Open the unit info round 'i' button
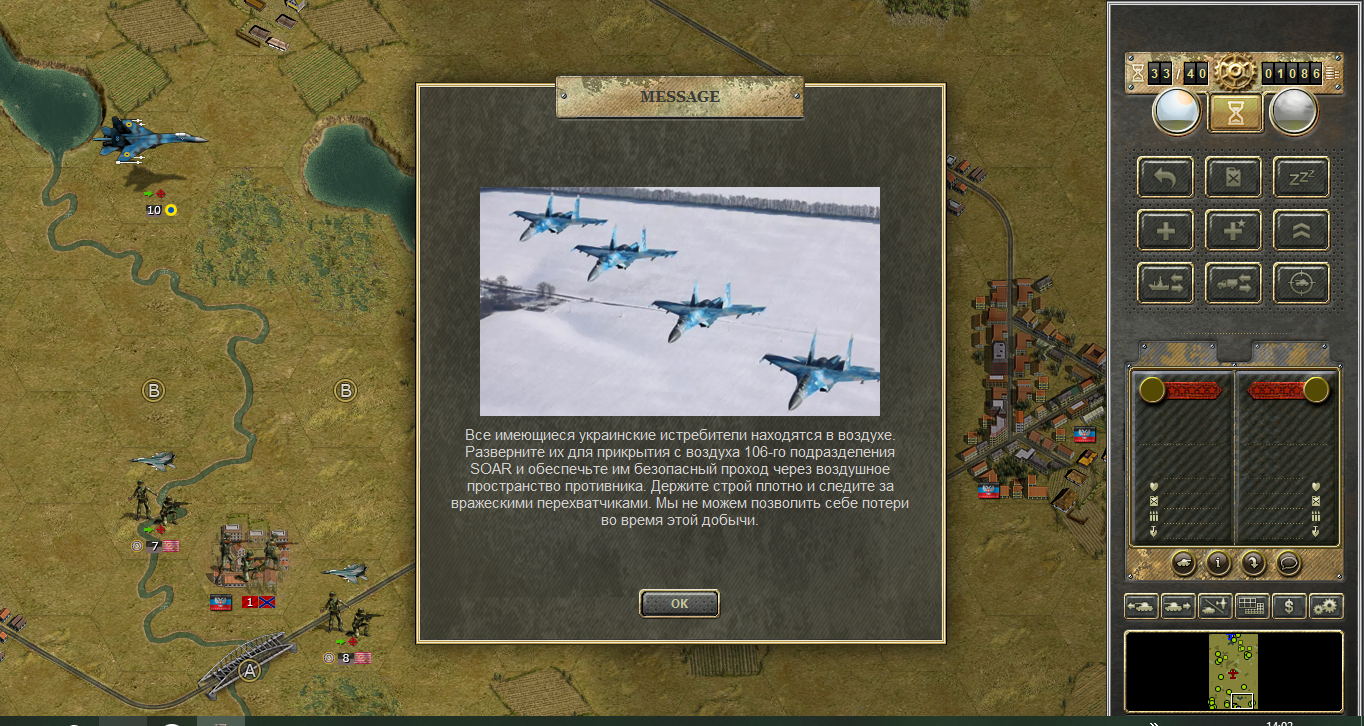 1218,563
